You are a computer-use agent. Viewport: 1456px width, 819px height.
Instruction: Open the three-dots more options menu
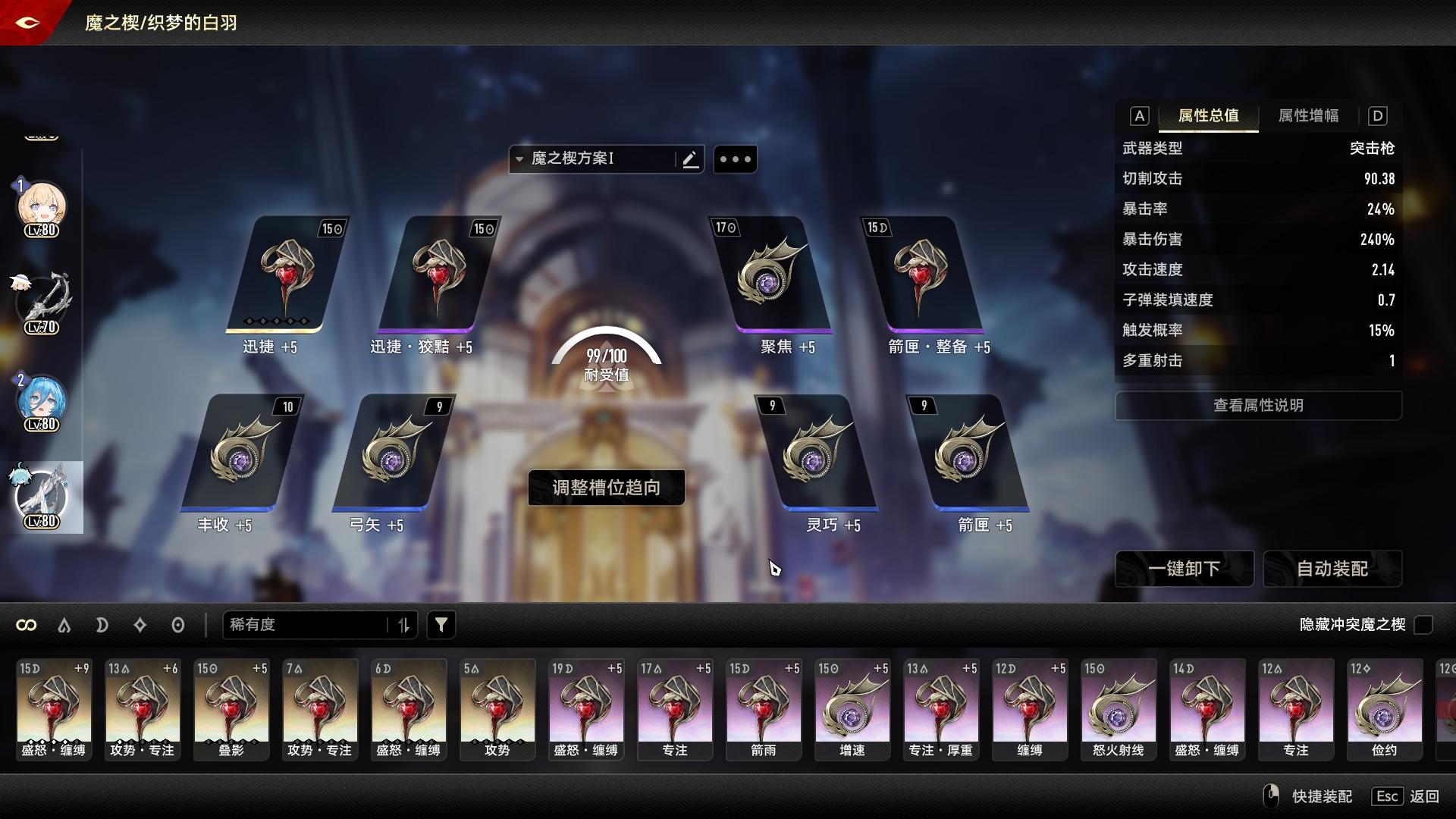pyautogui.click(x=735, y=159)
